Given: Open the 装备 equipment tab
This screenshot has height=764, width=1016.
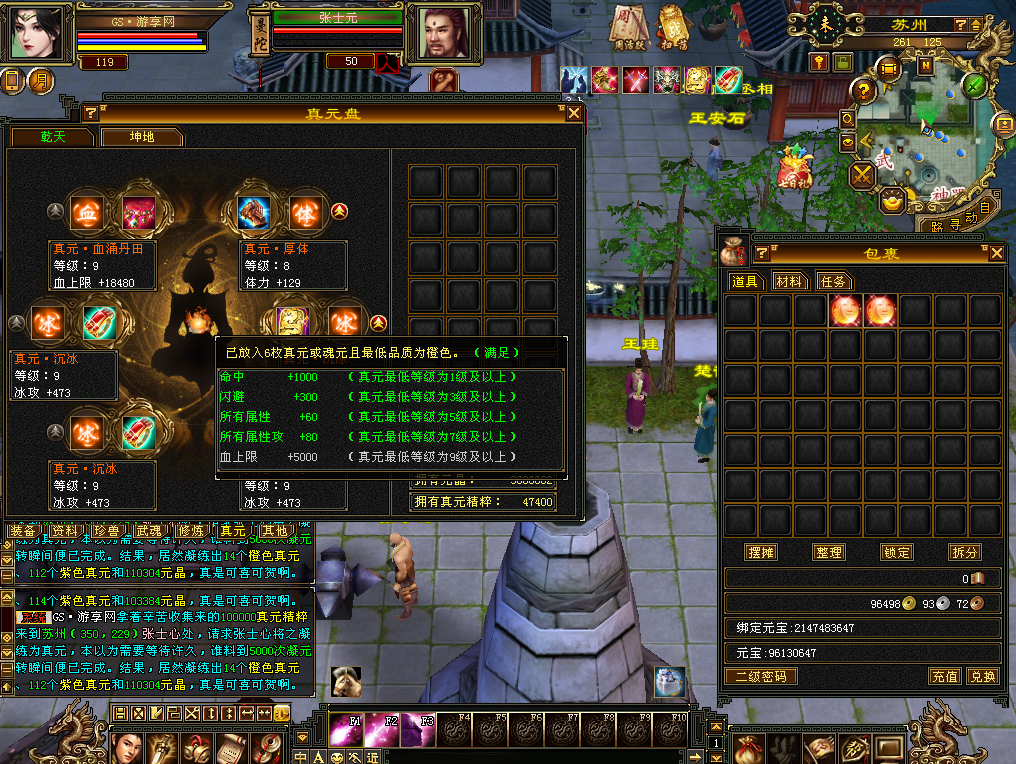Looking at the screenshot, I should click(22, 530).
